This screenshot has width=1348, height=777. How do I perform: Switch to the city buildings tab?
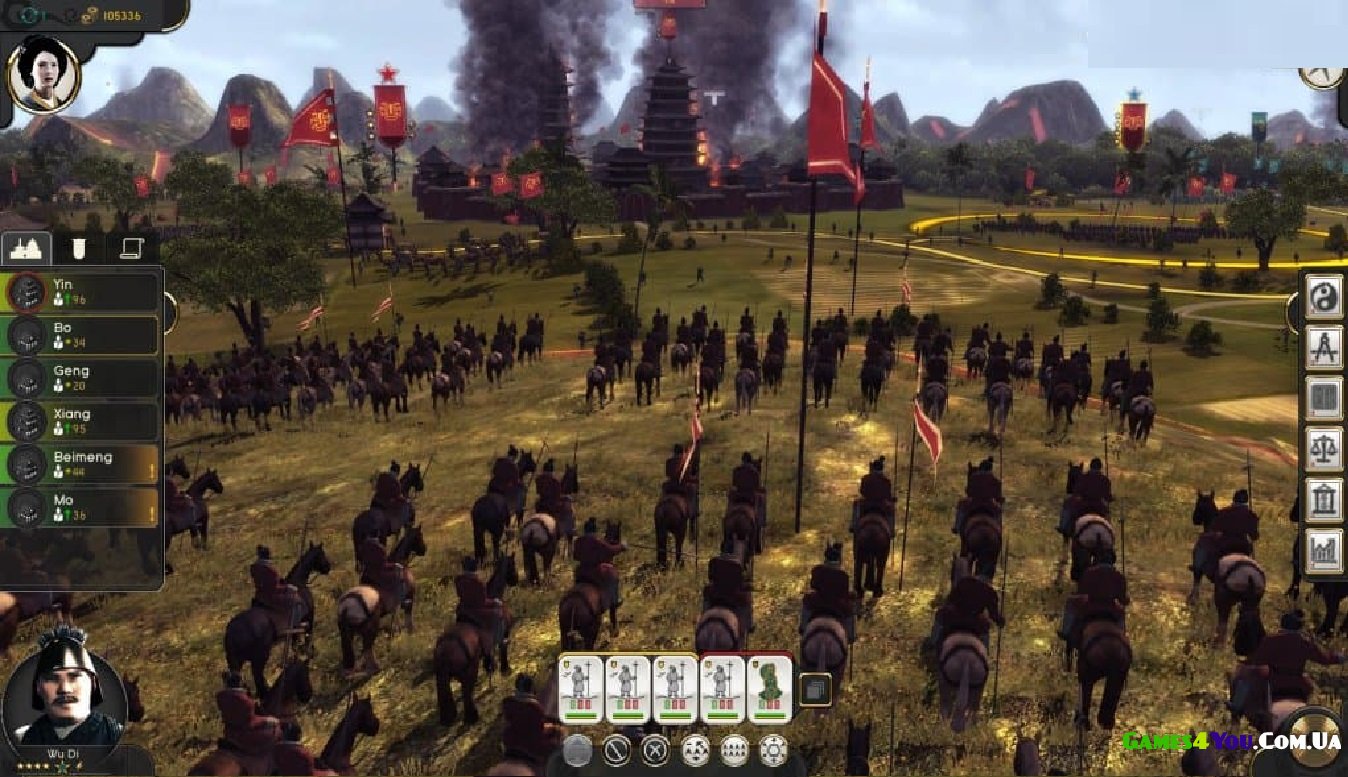point(27,248)
